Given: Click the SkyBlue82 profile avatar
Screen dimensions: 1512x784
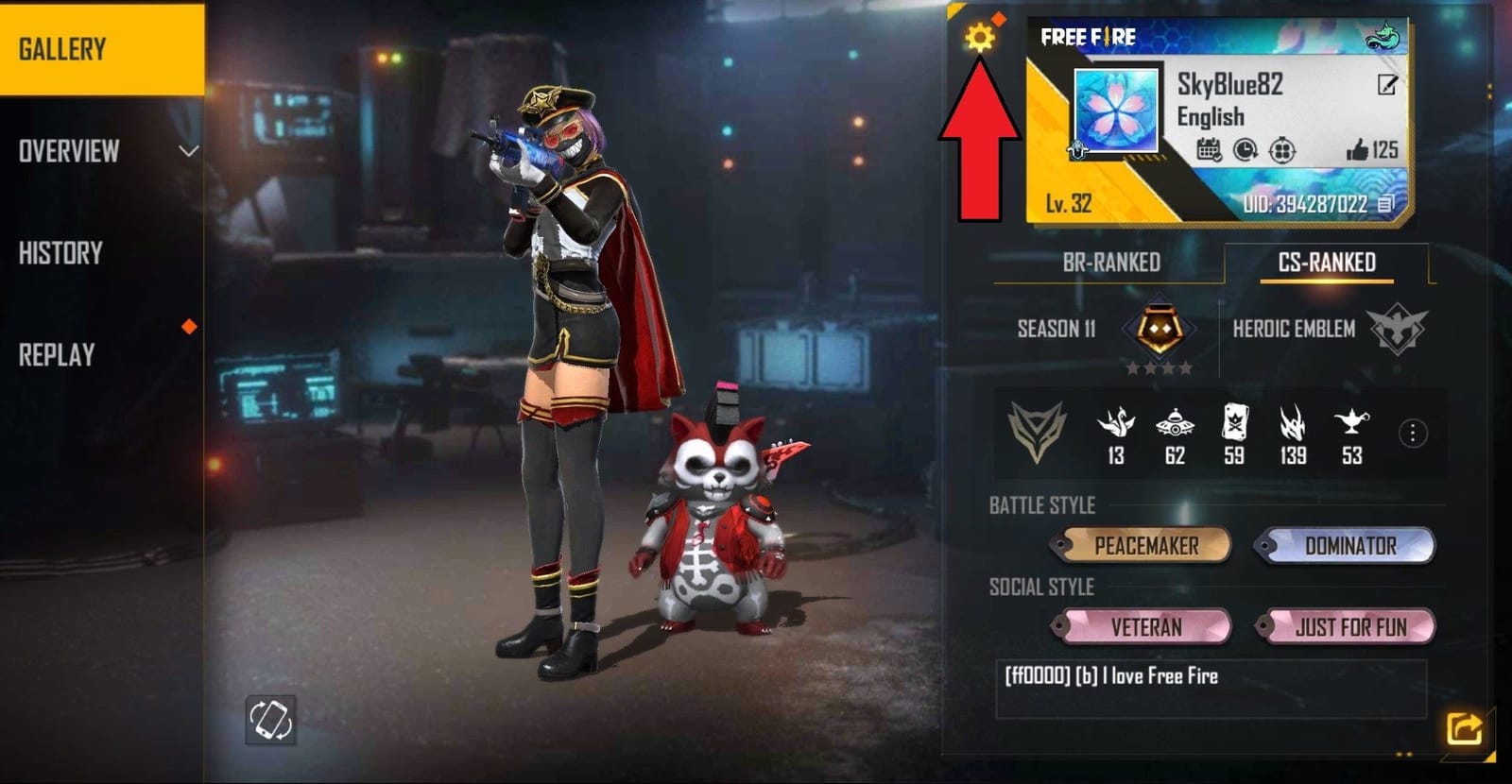Looking at the screenshot, I should click(1115, 111).
